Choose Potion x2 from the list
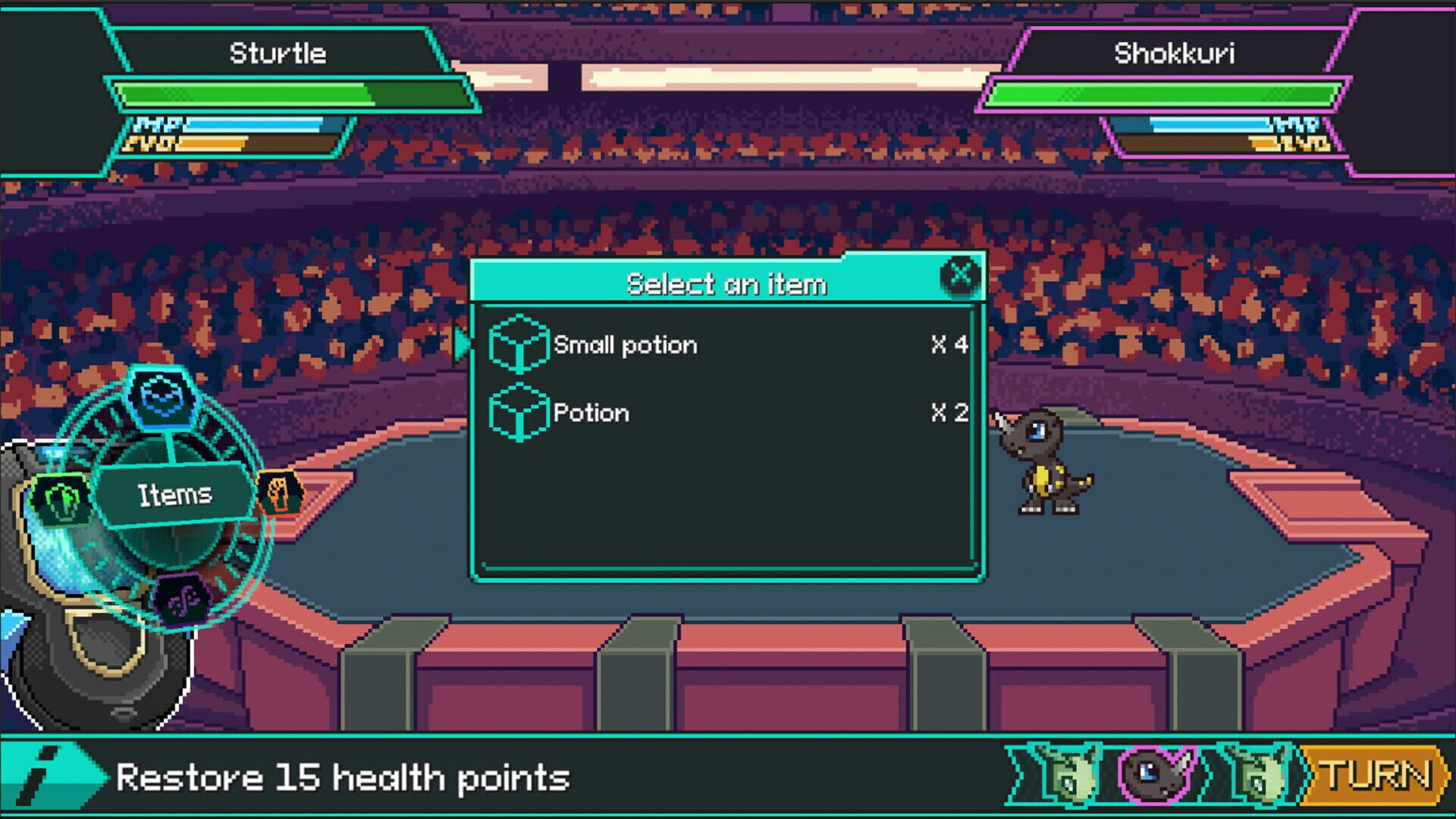Screen dimensions: 1456x819 click(x=591, y=413)
